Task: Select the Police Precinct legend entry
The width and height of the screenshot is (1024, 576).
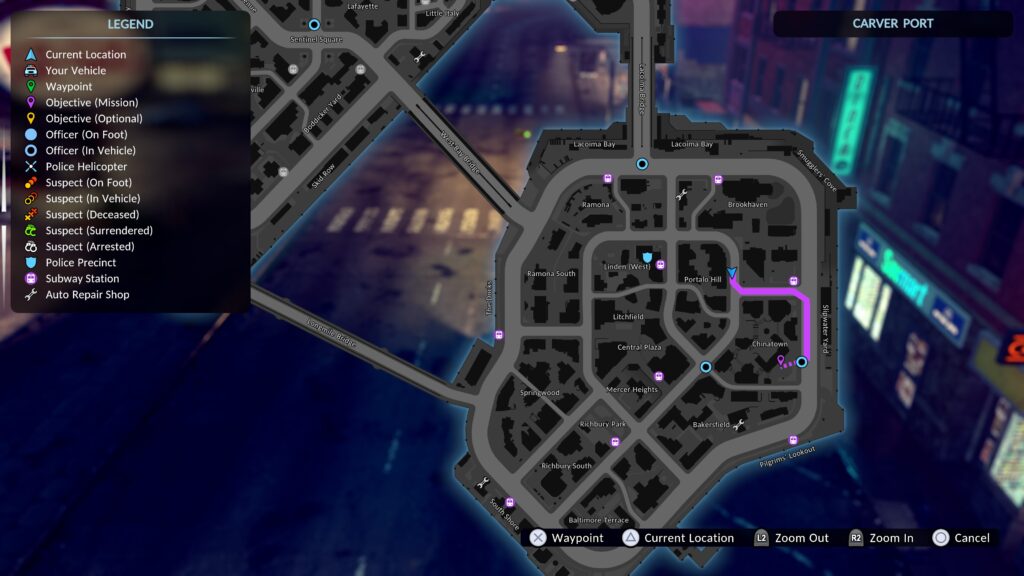Action: [80, 263]
